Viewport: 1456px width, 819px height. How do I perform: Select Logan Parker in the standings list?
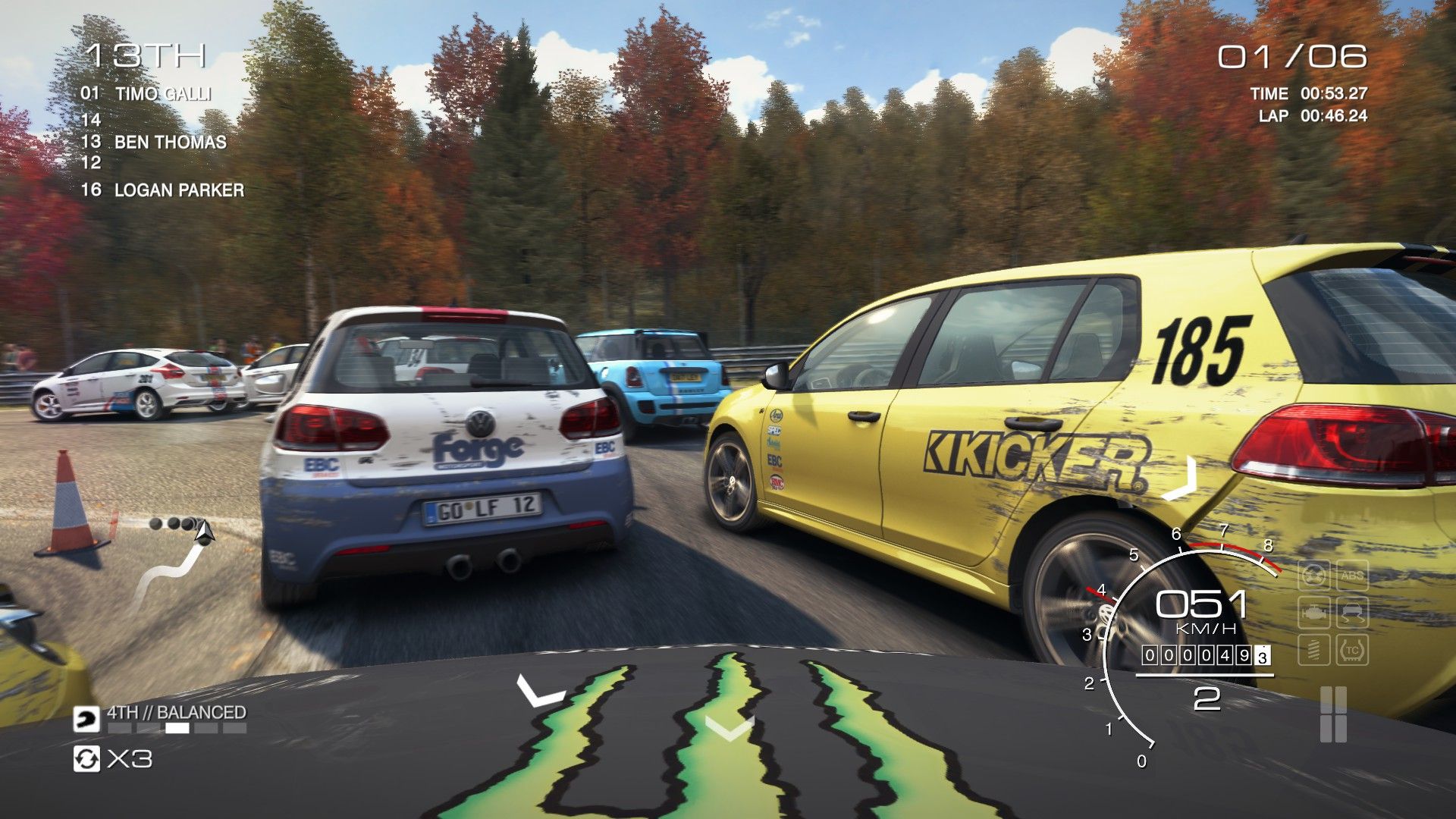click(179, 190)
